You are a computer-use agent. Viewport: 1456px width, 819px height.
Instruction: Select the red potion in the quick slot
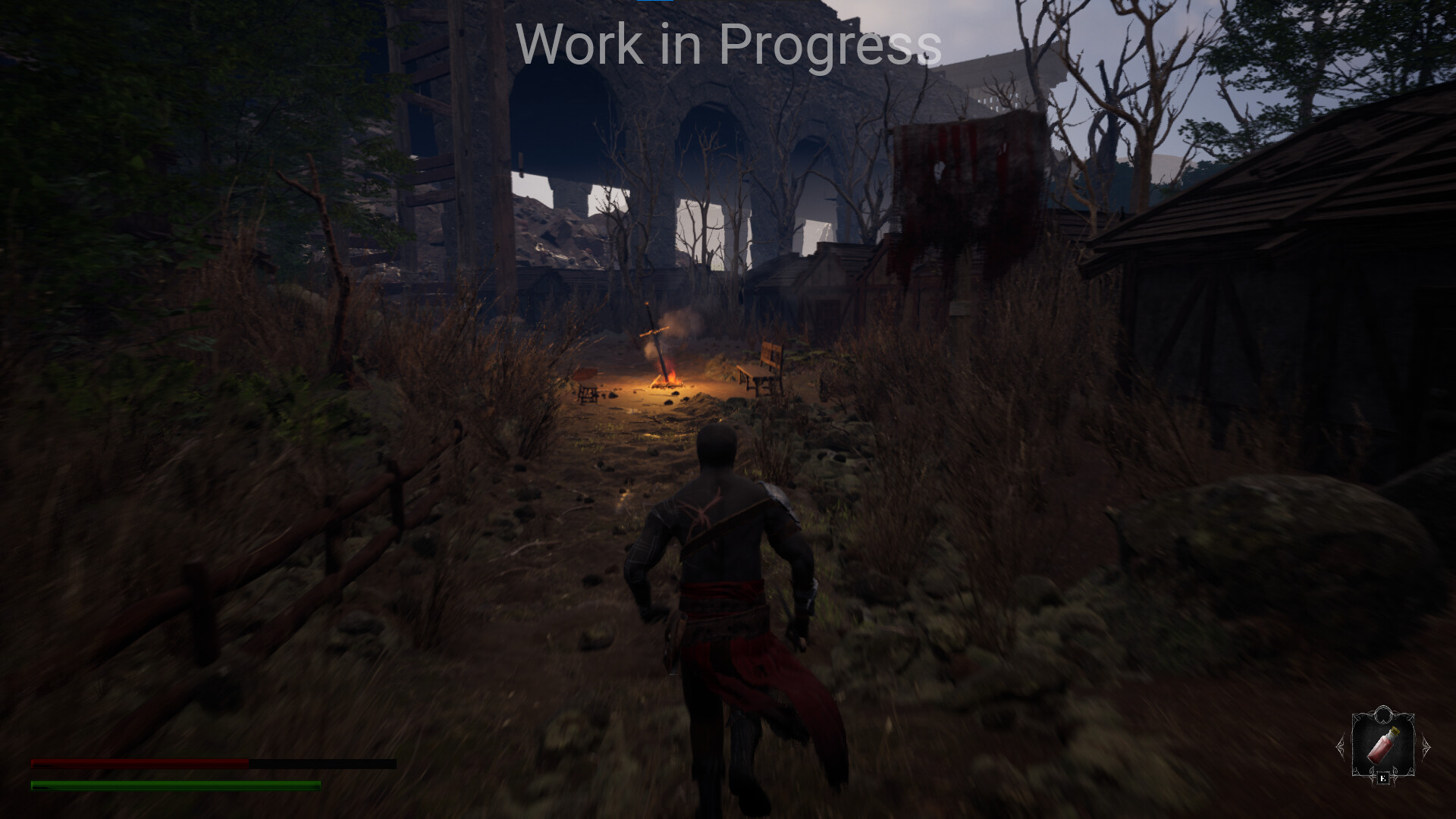click(x=1382, y=746)
